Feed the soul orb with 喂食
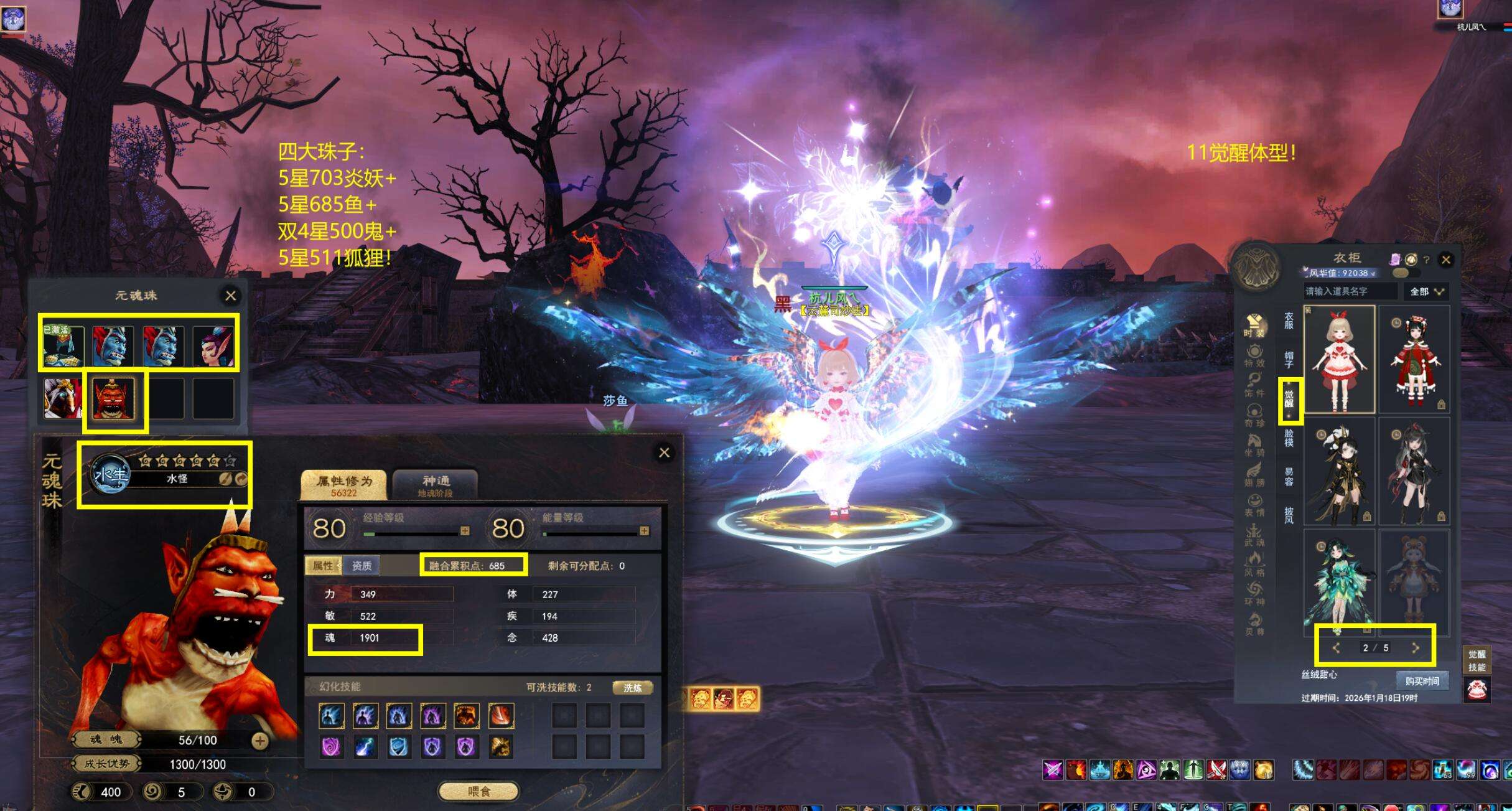 click(478, 791)
